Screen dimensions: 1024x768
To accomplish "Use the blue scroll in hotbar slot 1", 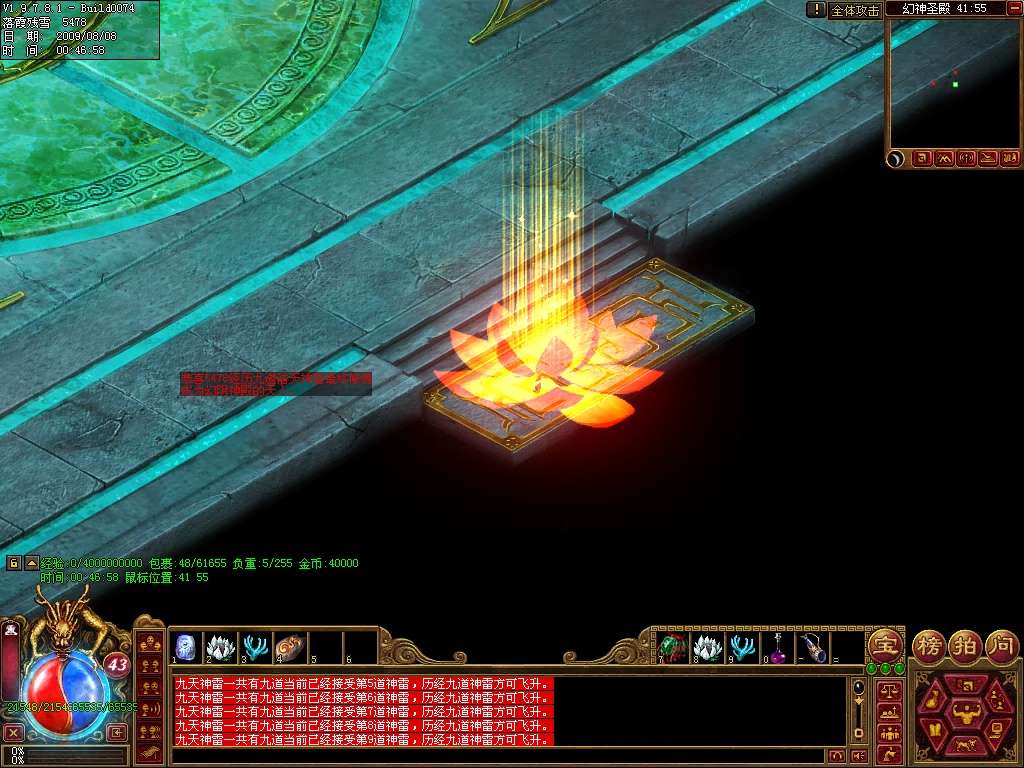I will click(185, 647).
